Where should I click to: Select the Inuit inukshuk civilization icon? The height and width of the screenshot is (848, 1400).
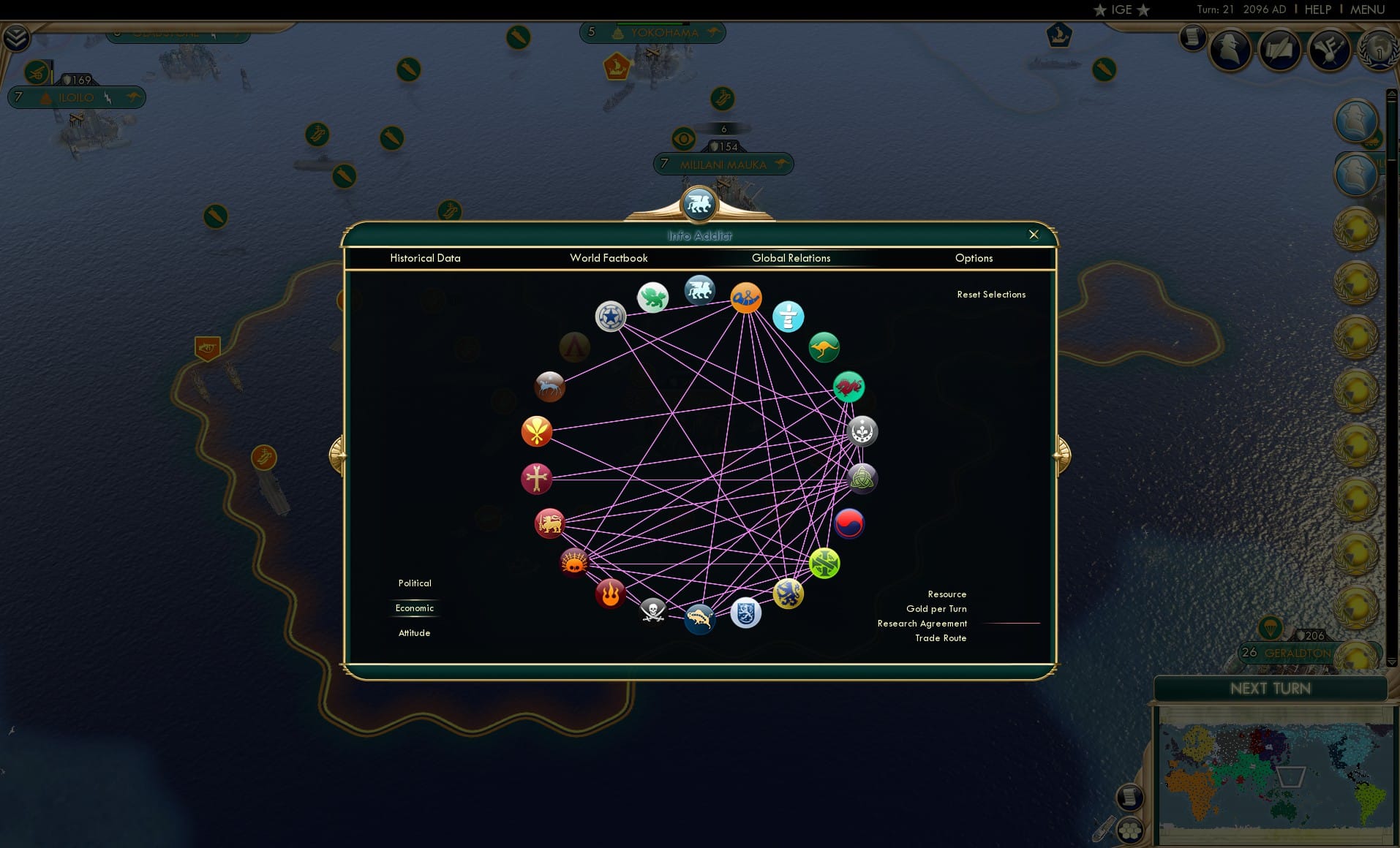(x=789, y=317)
